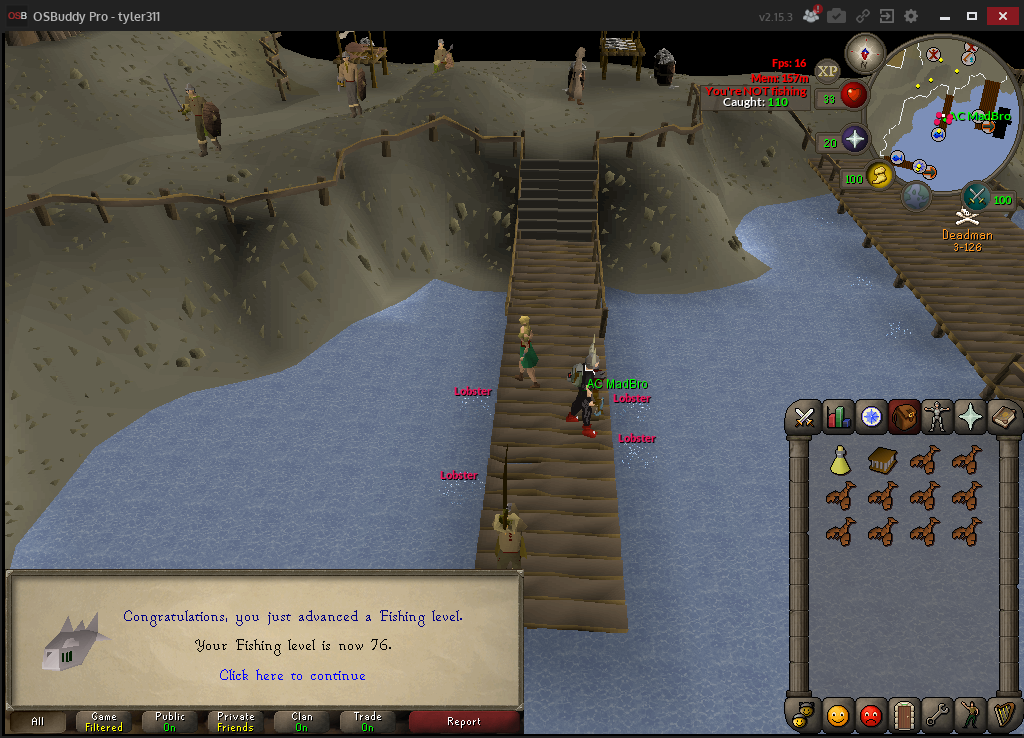Minimize the OSBuddy Pro window
Image resolution: width=1024 pixels, height=738 pixels.
[944, 16]
